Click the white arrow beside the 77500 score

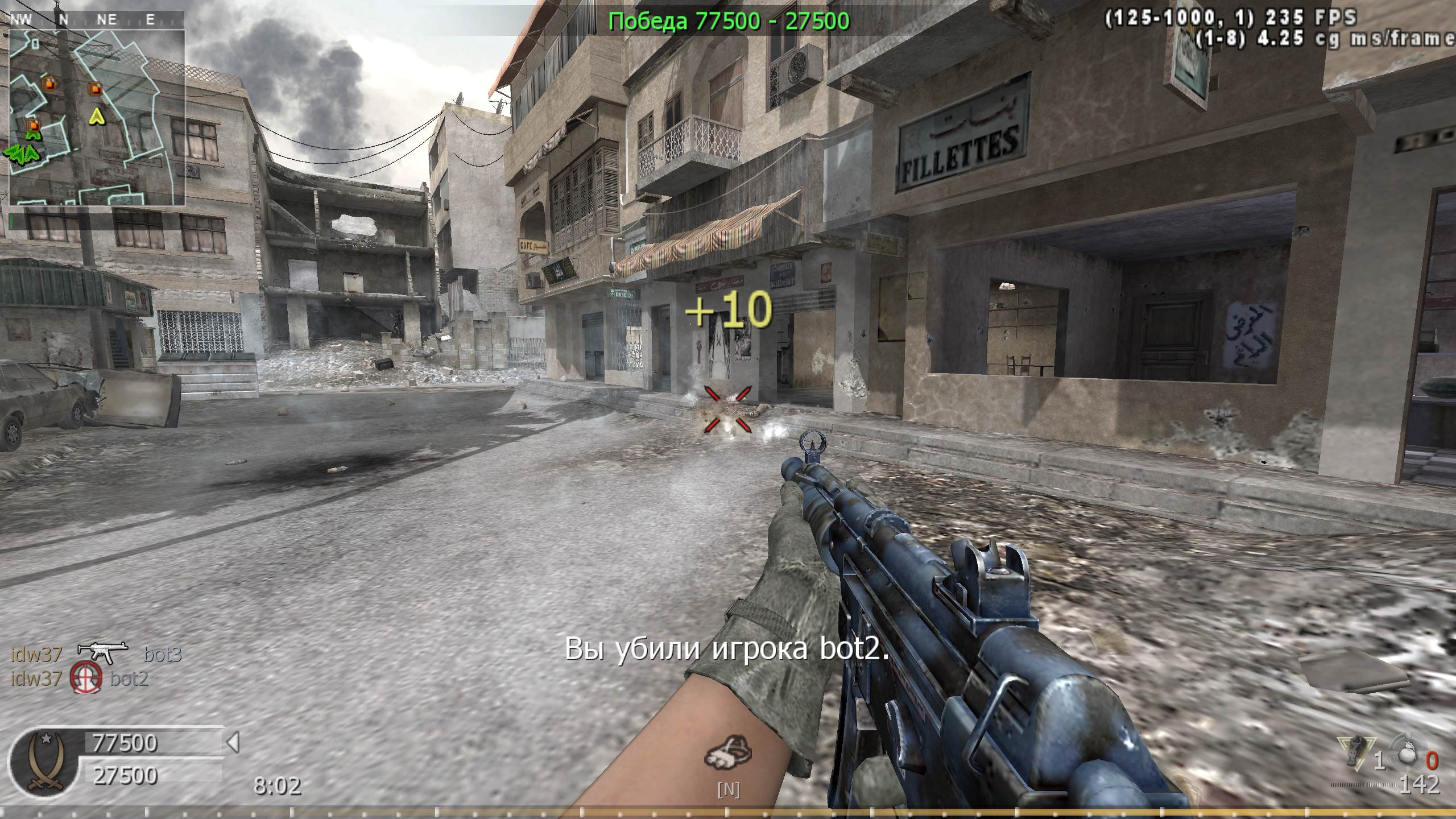pos(233,742)
